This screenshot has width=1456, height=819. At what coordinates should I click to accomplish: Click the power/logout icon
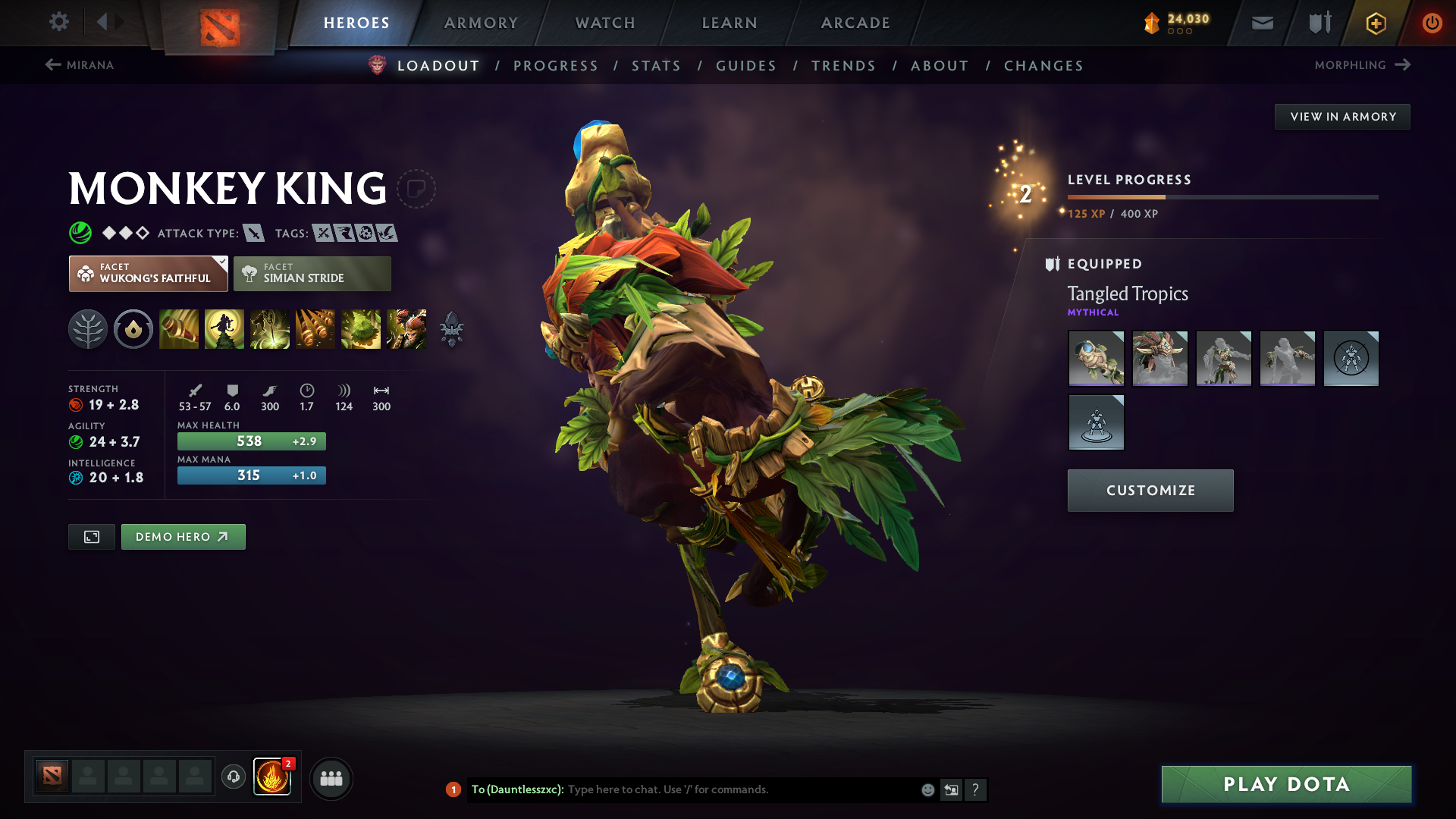click(1432, 23)
